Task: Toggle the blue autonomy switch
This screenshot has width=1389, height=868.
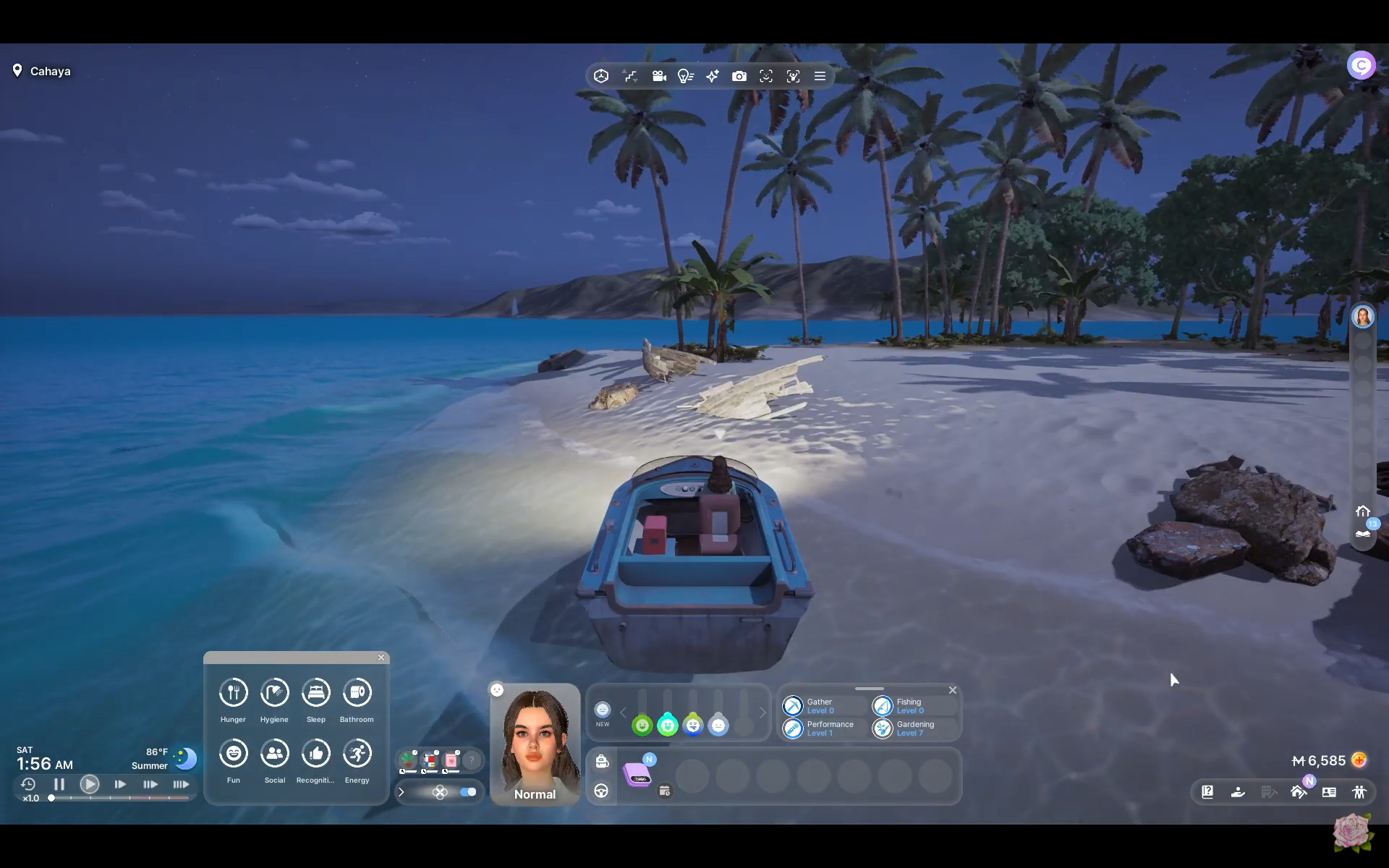Action: (x=468, y=792)
